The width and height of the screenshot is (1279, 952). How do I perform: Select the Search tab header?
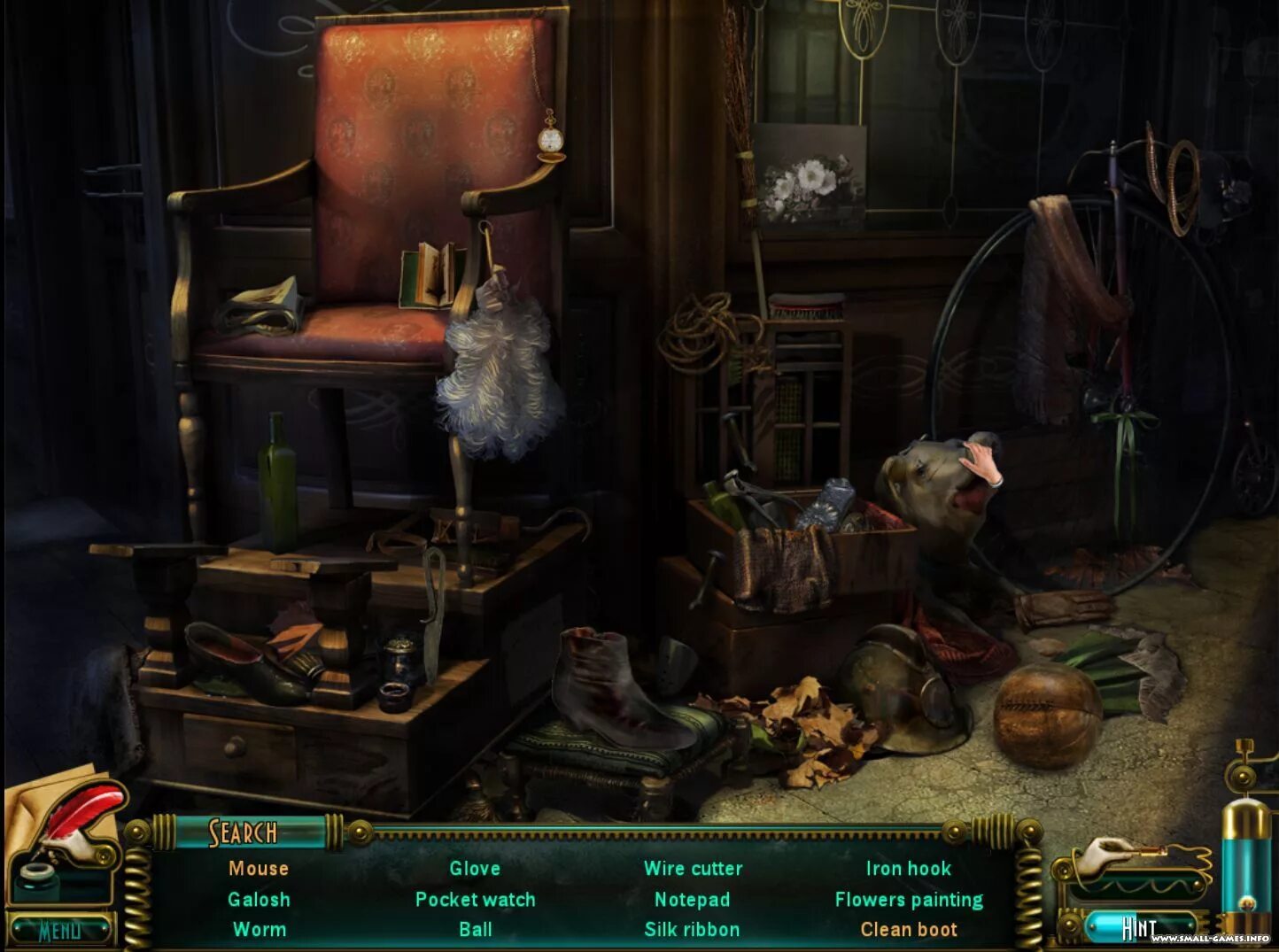click(x=244, y=832)
